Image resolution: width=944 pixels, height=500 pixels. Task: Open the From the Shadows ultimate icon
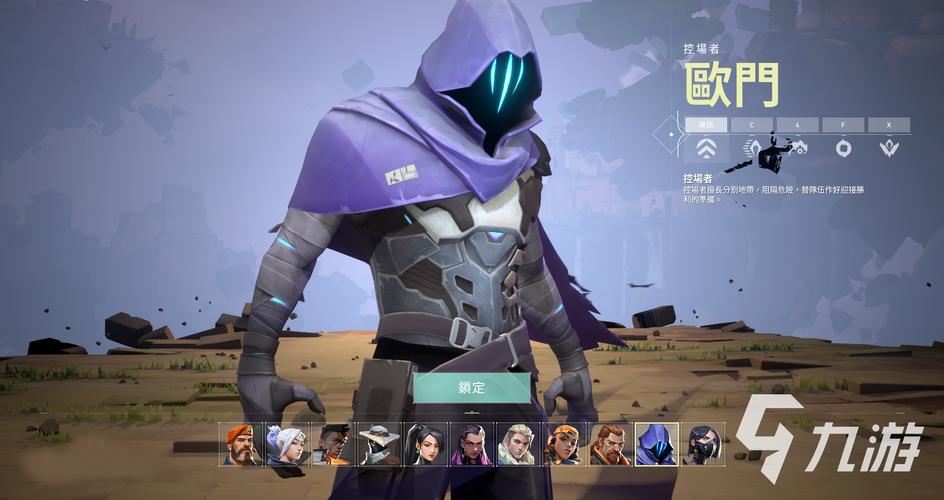(888, 148)
